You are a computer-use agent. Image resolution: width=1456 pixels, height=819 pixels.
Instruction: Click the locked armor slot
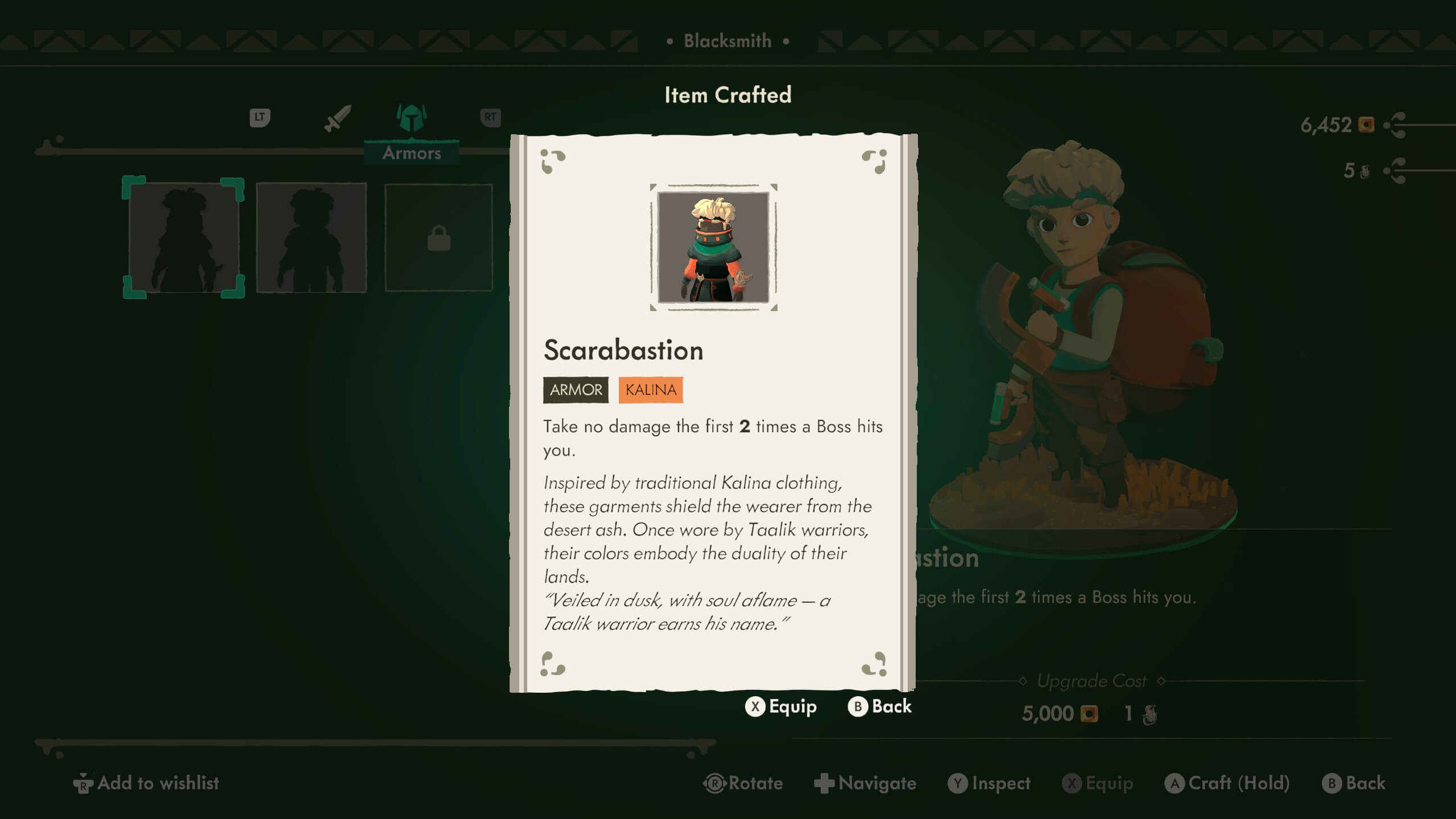click(x=439, y=237)
